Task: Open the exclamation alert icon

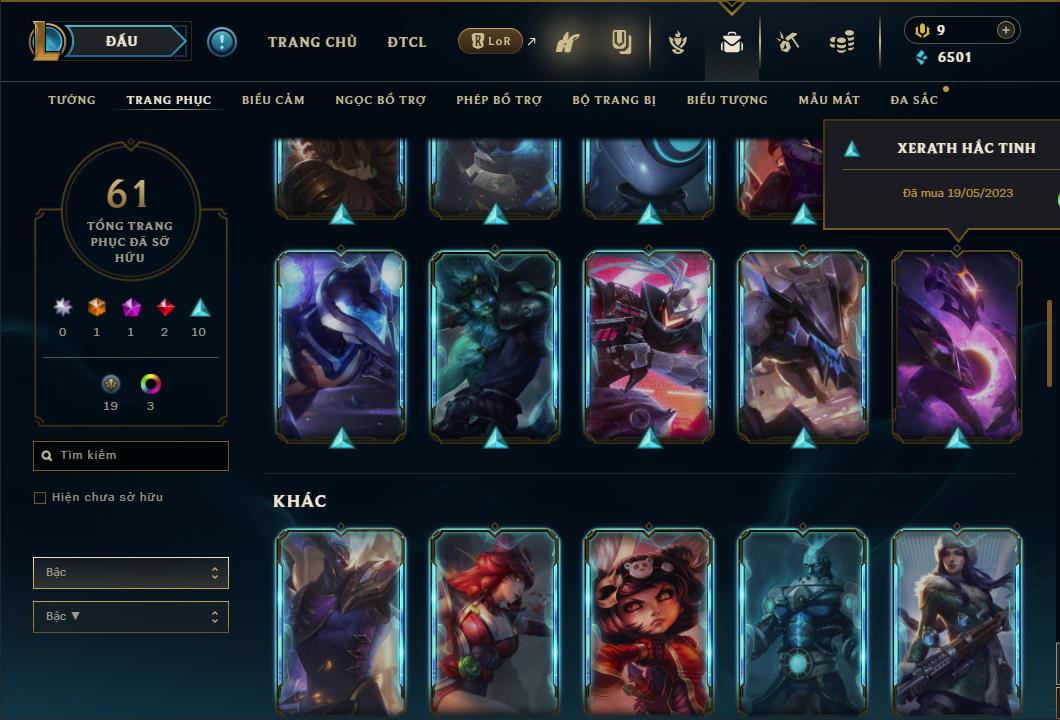Action: click(222, 42)
